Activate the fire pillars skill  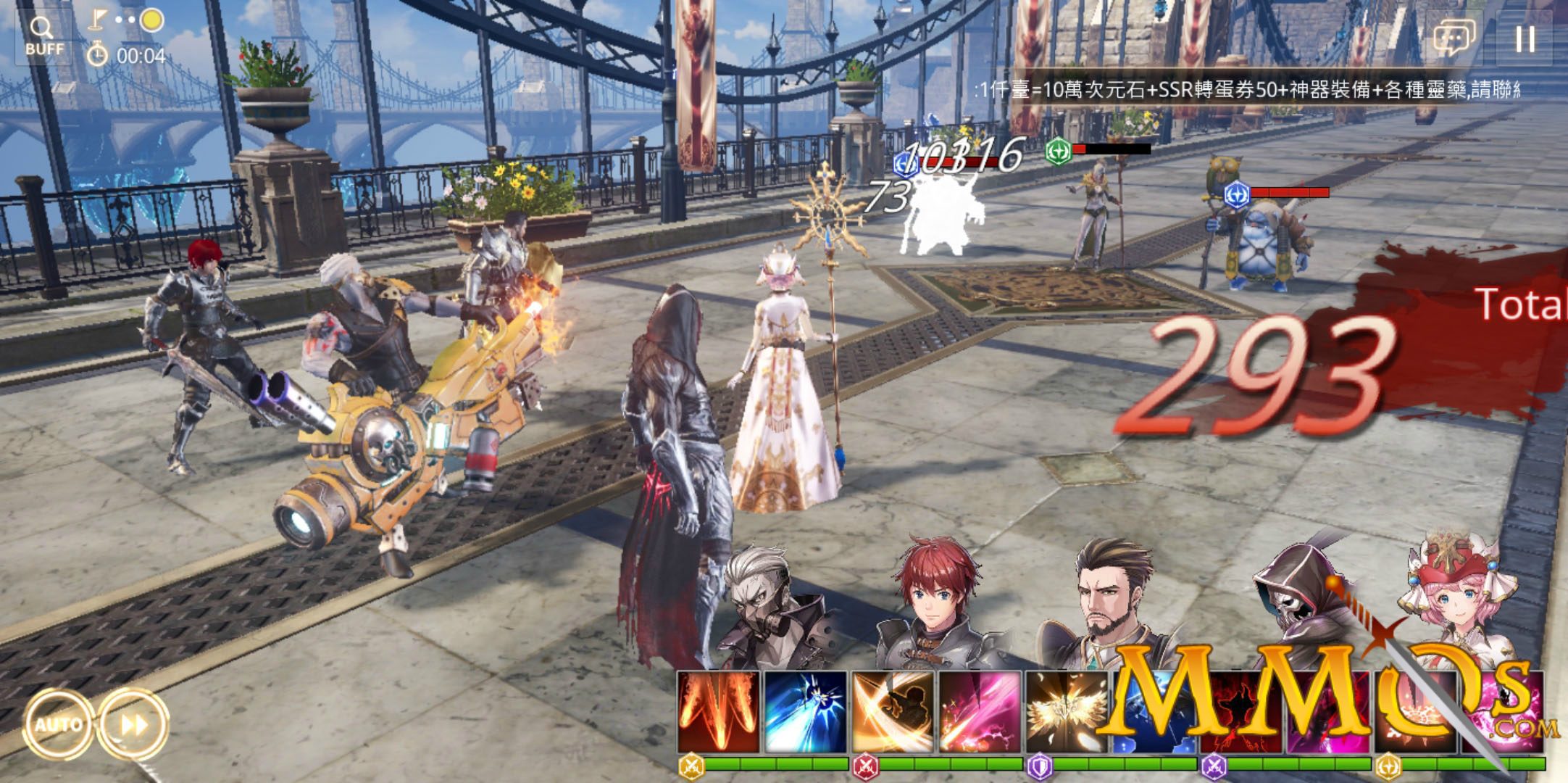coord(719,712)
